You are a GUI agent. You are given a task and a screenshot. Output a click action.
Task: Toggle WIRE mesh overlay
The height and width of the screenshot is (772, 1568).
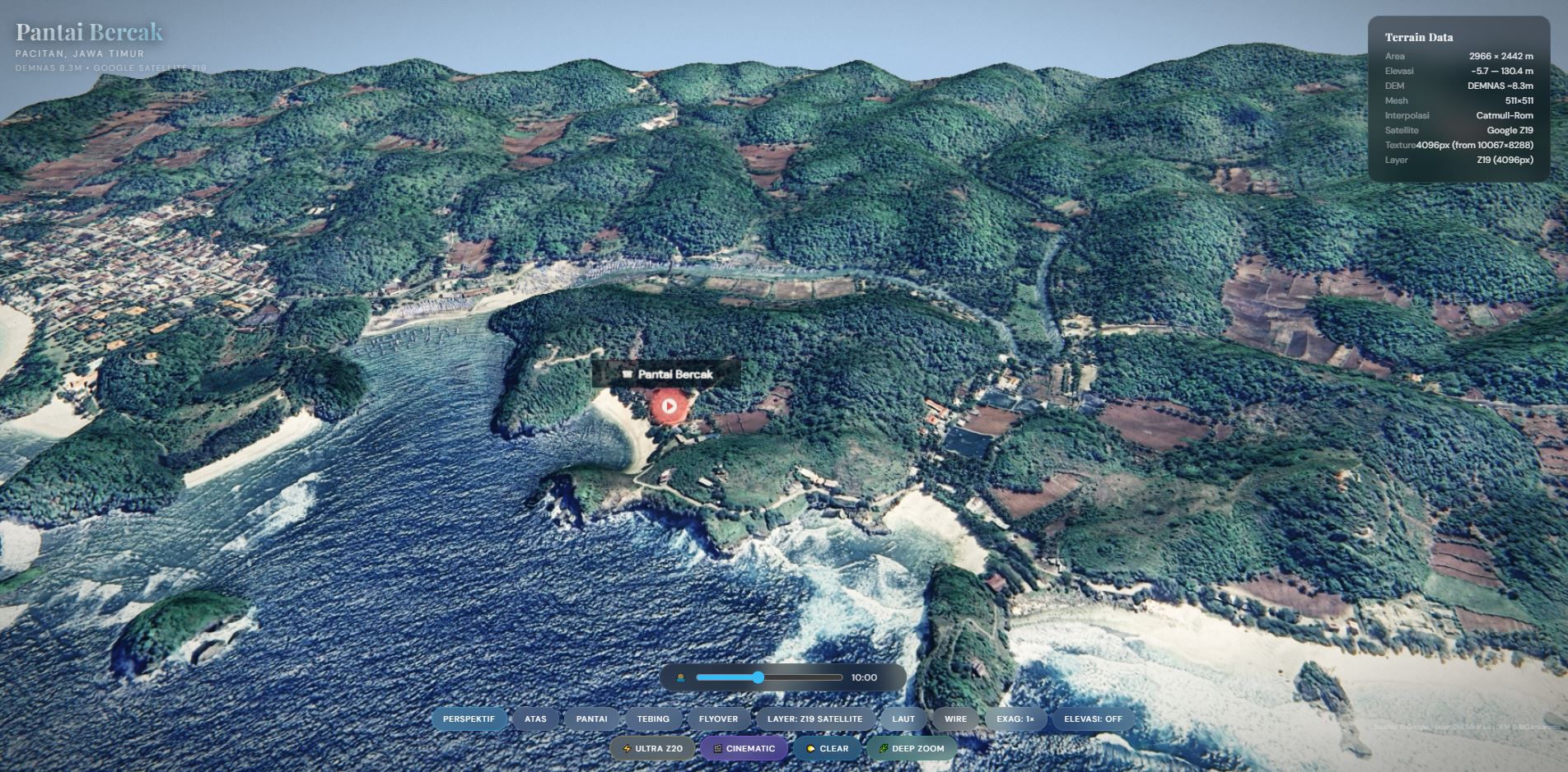pyautogui.click(x=955, y=718)
